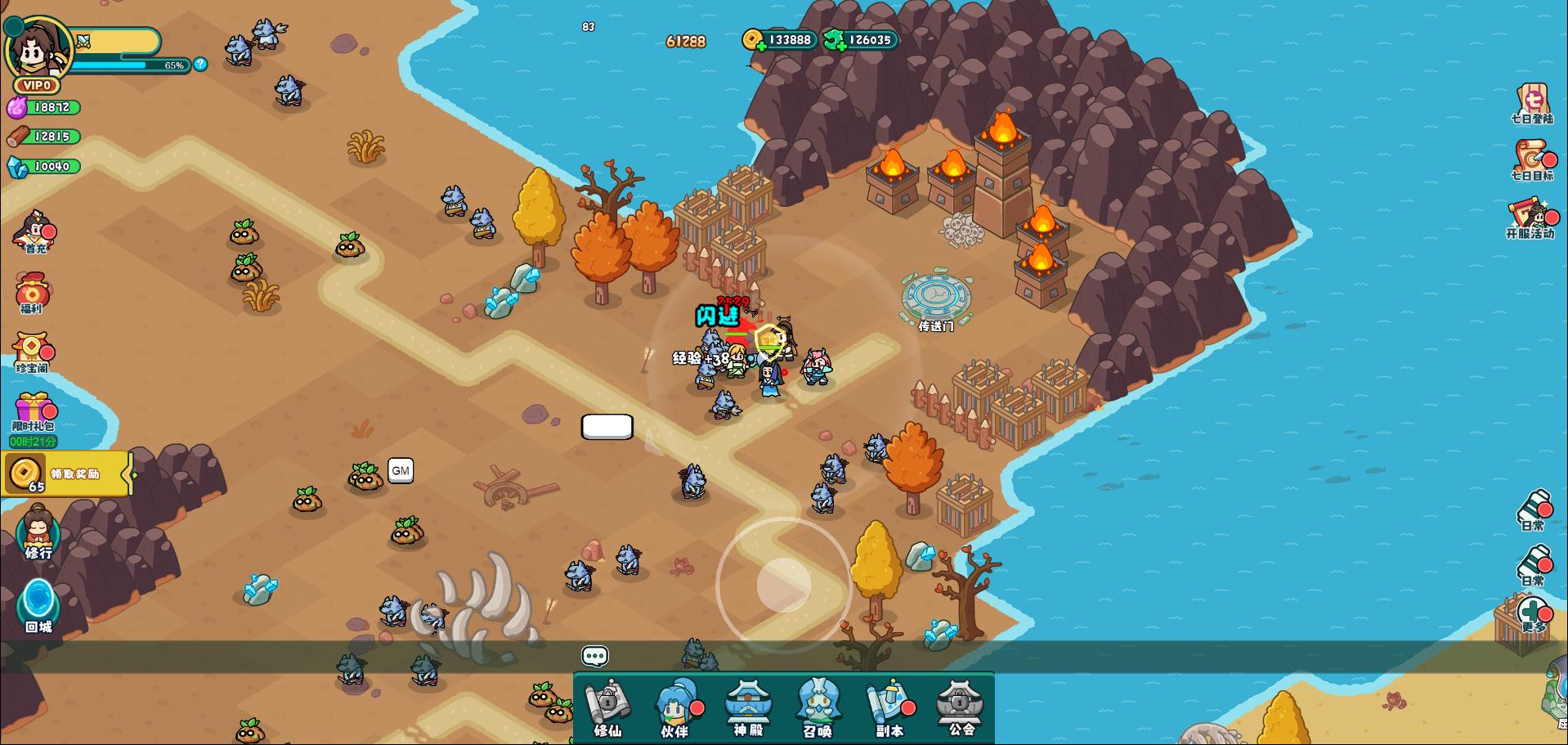1568x745 pixels.
Task: Open the 公会 guild menu
Action: coord(960,709)
